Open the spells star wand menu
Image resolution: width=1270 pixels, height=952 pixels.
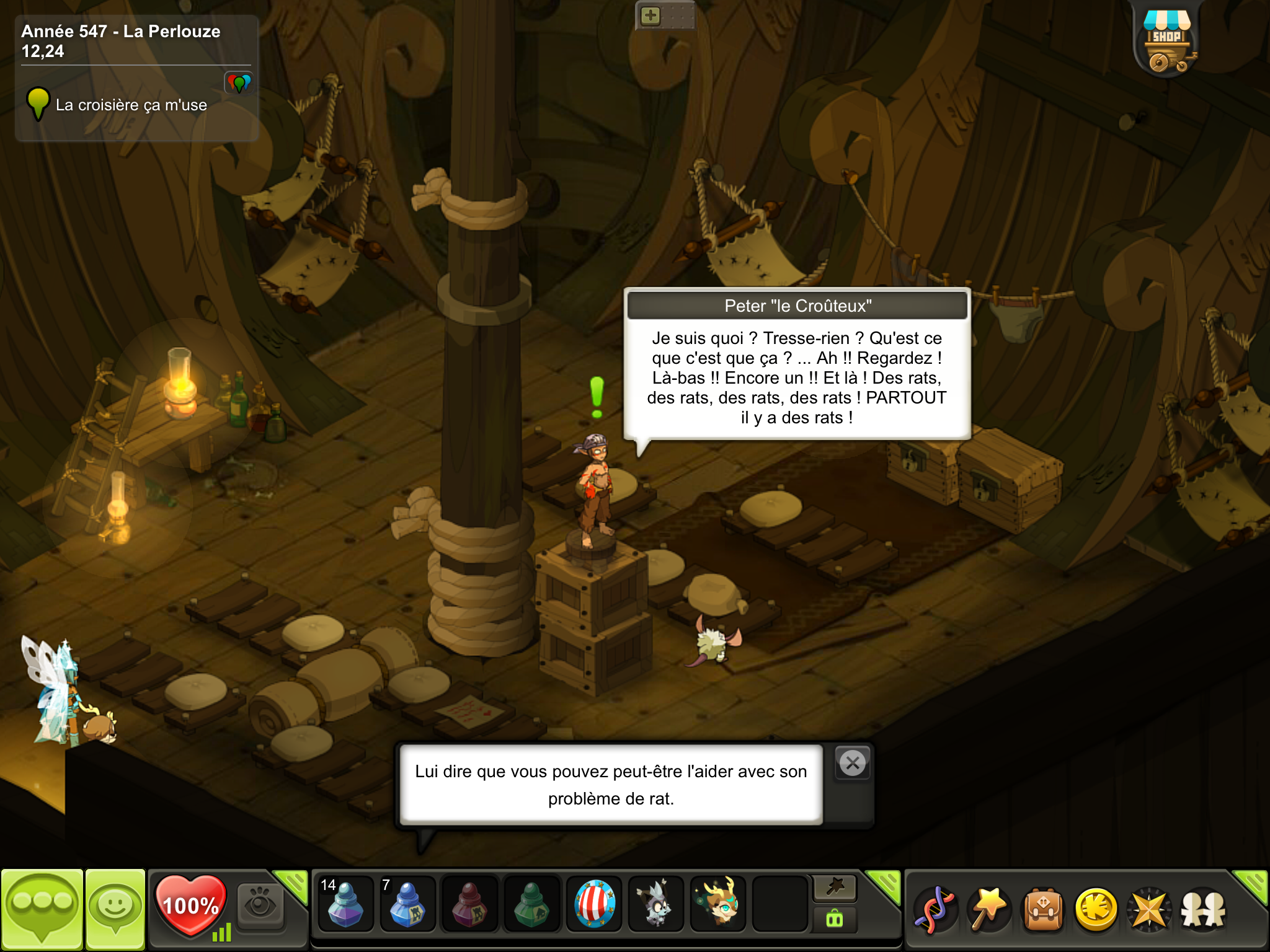(989, 909)
